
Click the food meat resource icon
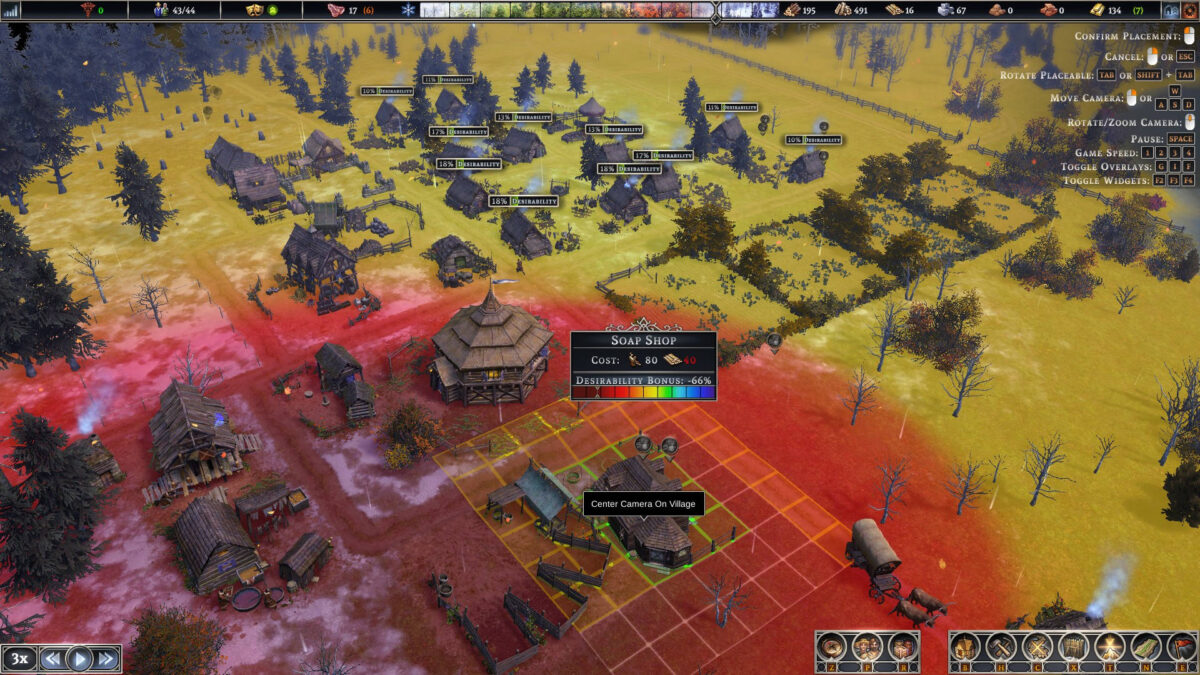pyautogui.click(x=336, y=10)
